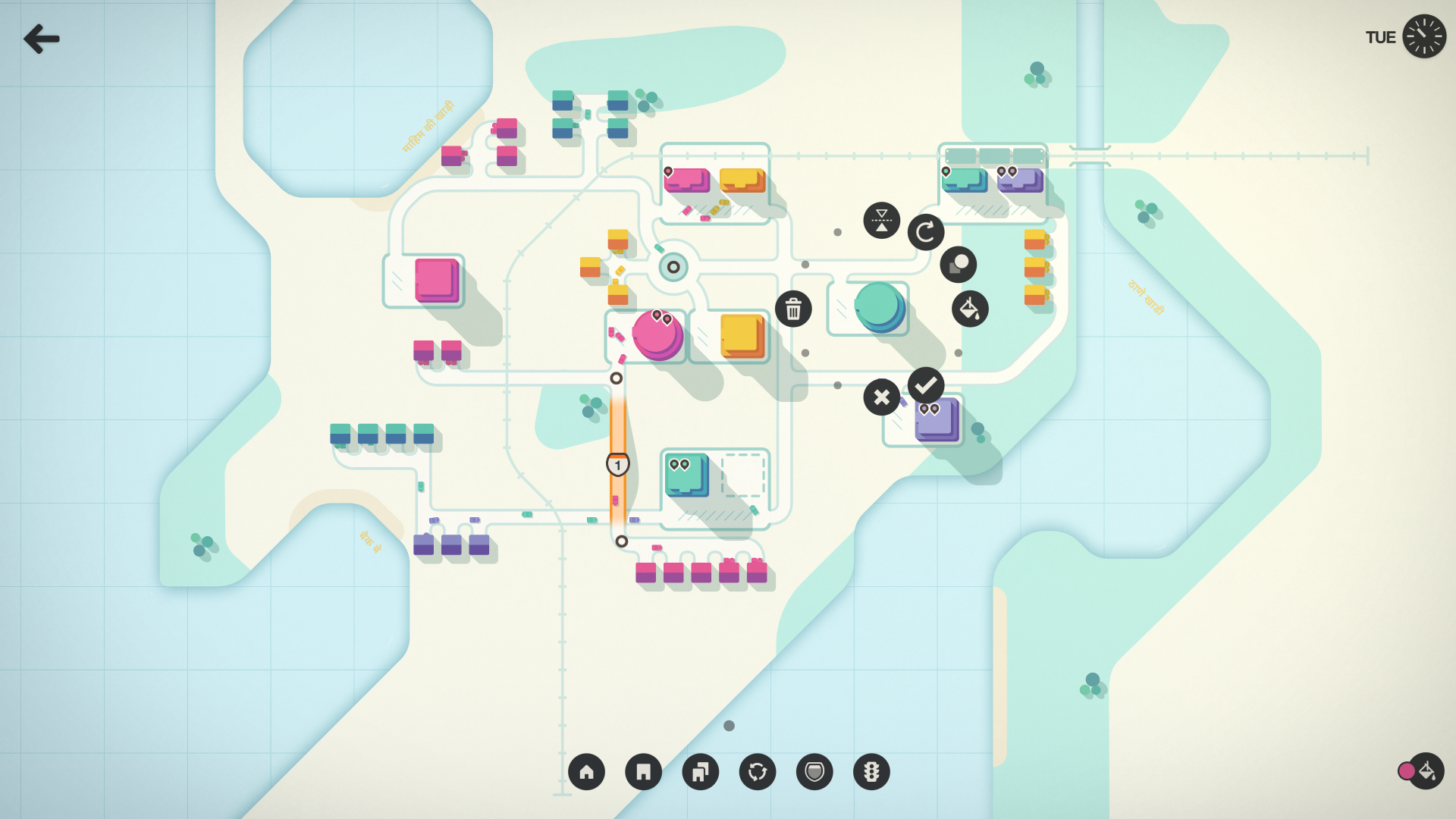Screen dimensions: 1456x819
Task: Open the clock time control
Action: pos(1423,36)
